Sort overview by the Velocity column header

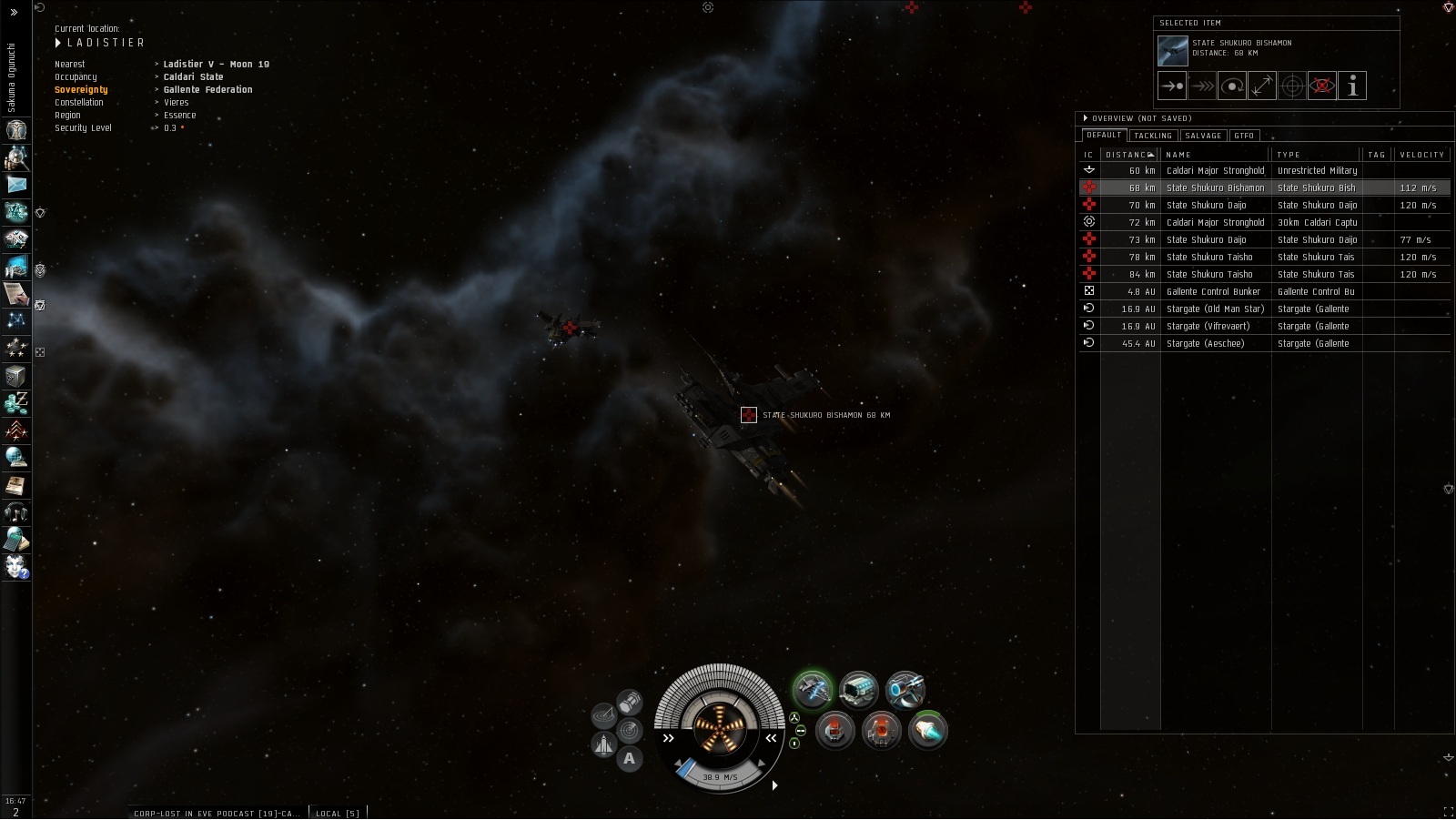point(1421,155)
